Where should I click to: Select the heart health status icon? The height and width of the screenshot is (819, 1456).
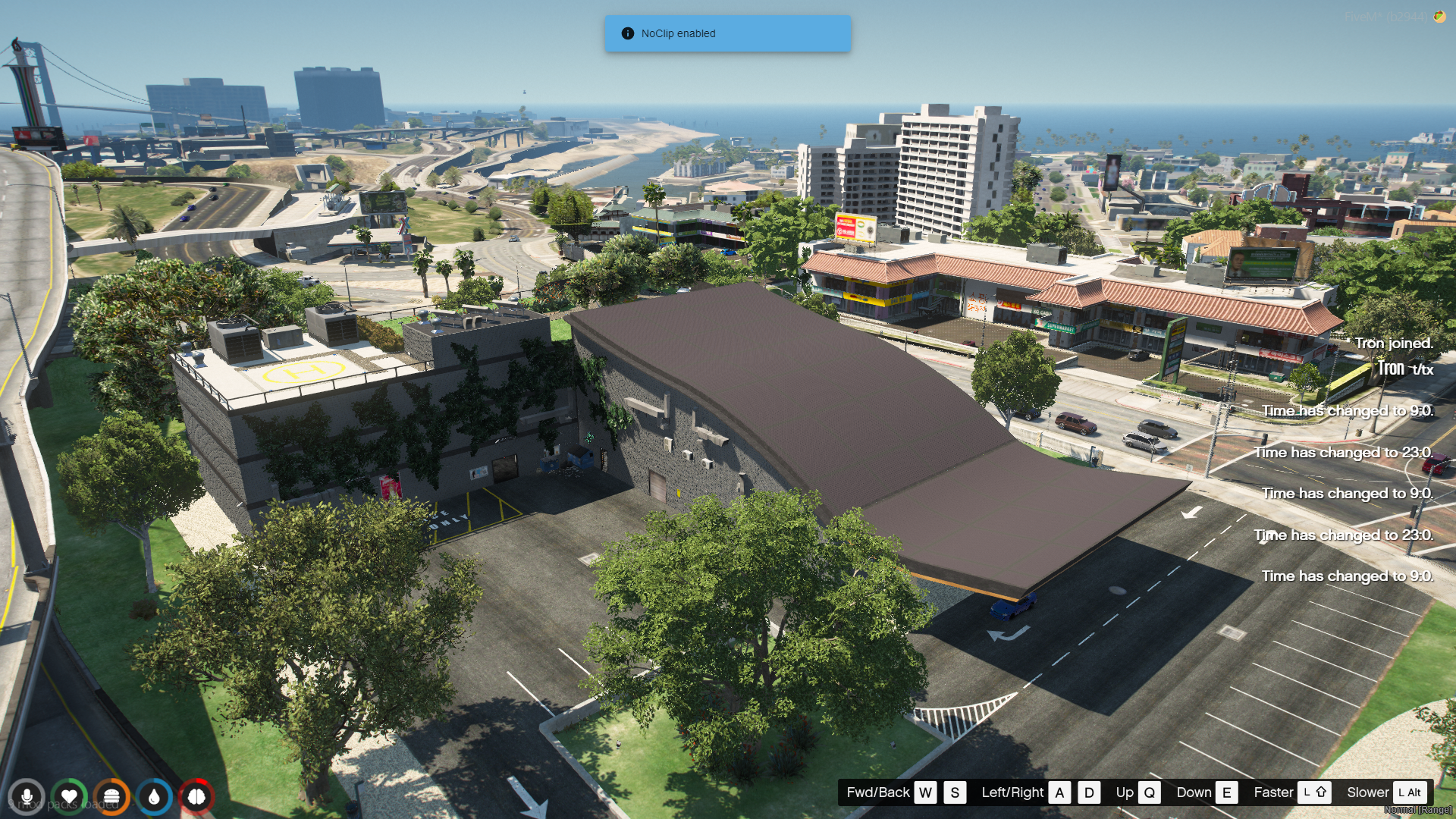click(69, 797)
